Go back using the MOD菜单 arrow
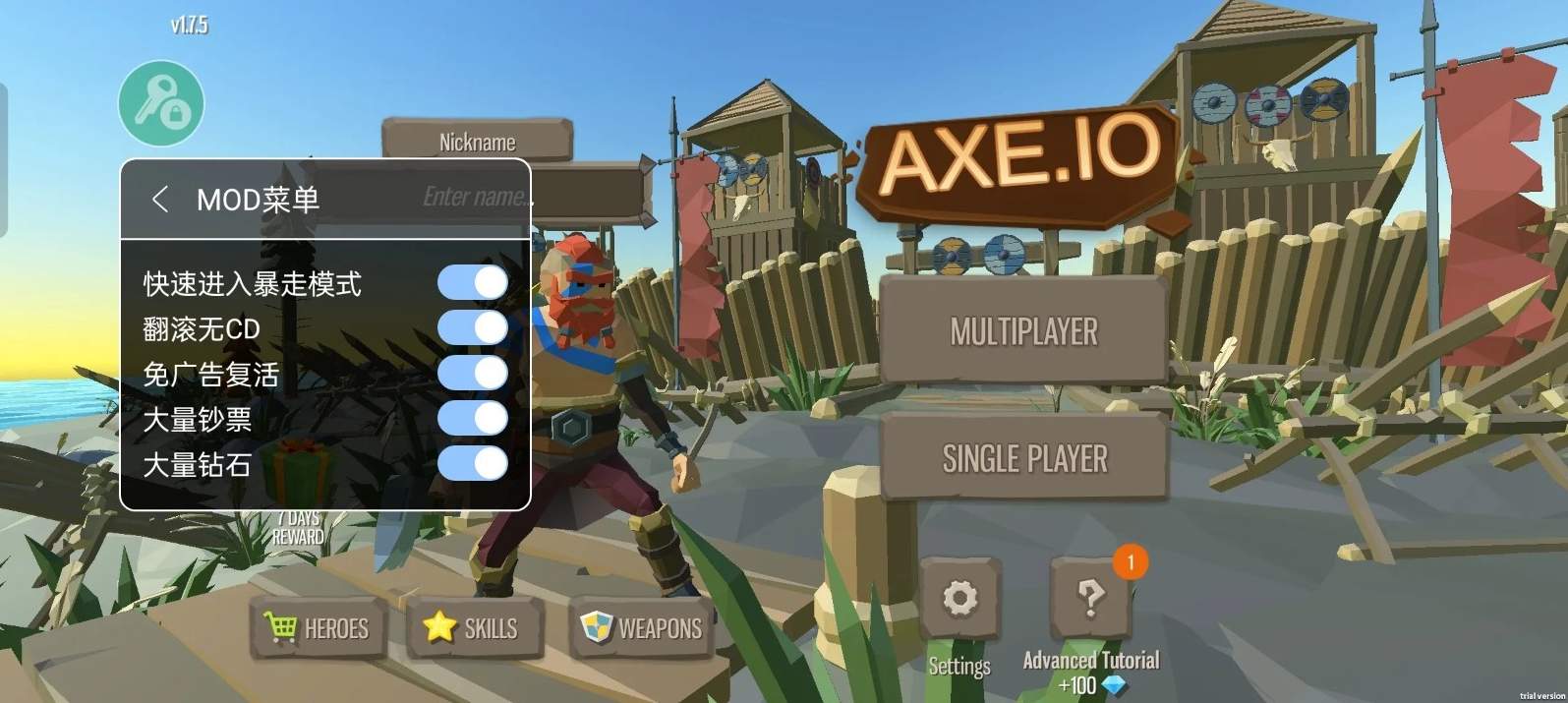The width and height of the screenshot is (1568, 703). point(160,200)
